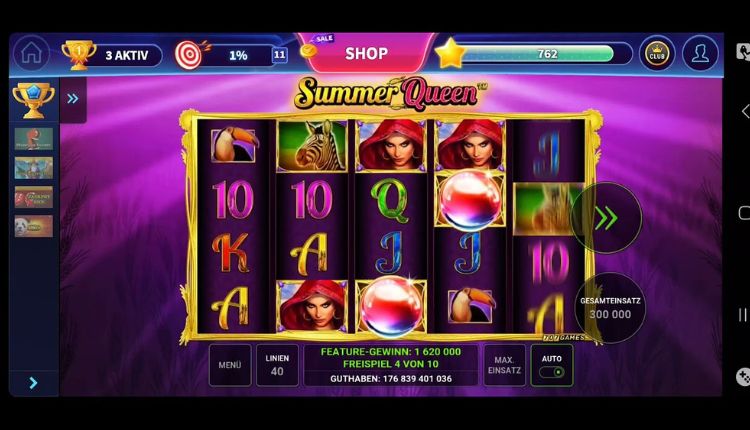
Task: Open the Club menu
Action: point(656,54)
